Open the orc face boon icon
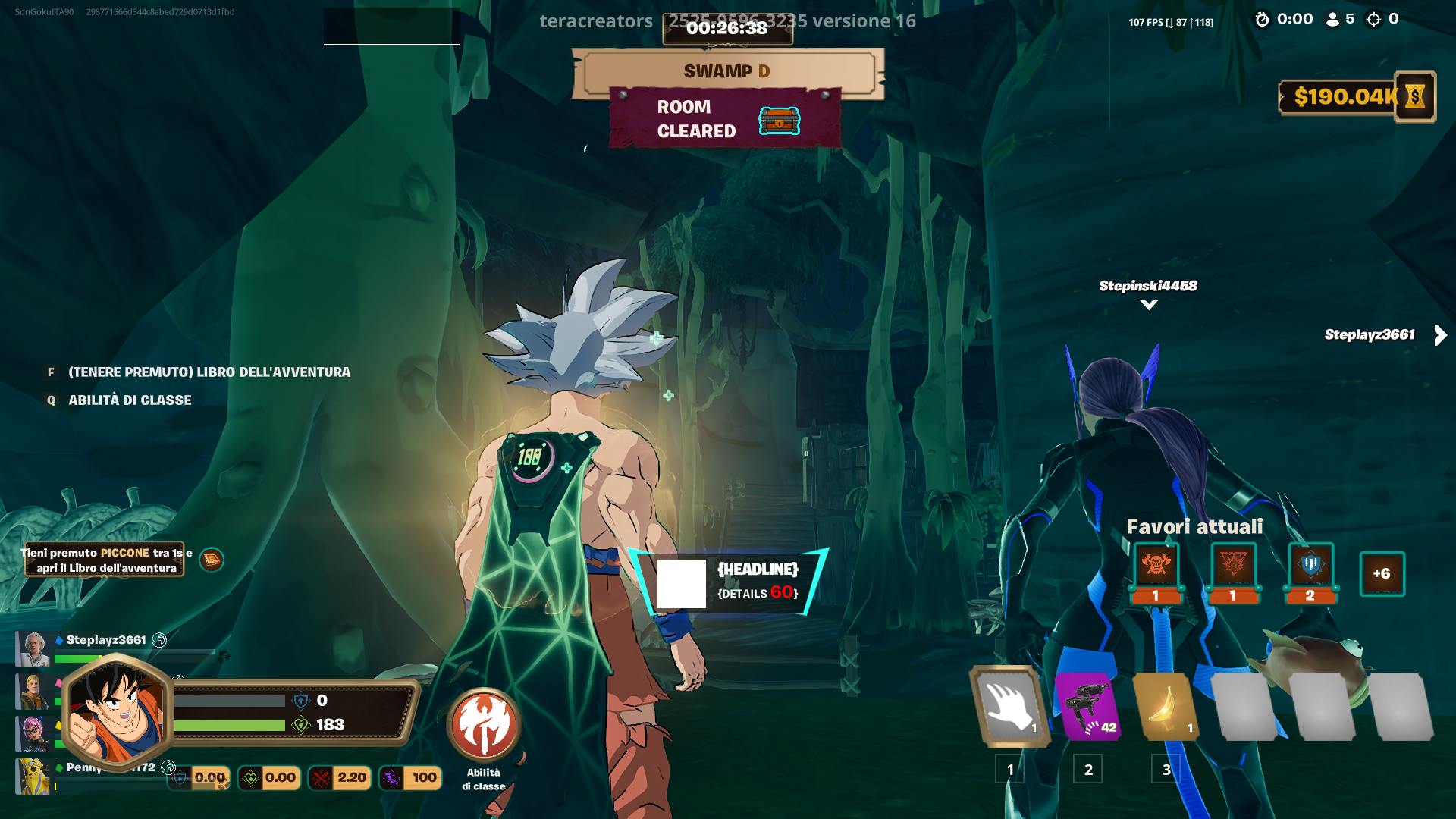The image size is (1456, 819). [x=1156, y=566]
